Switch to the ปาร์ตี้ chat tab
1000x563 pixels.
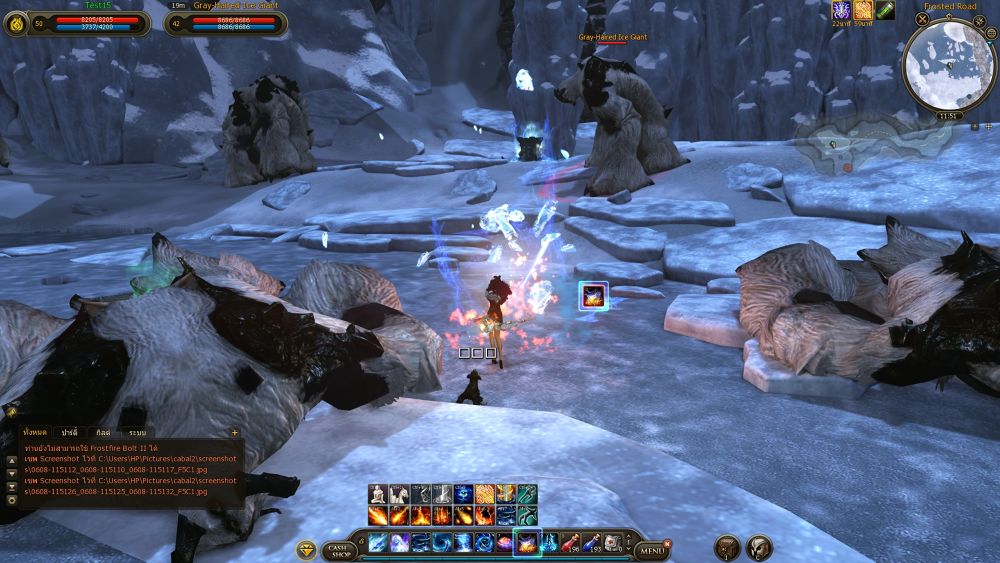pos(69,432)
